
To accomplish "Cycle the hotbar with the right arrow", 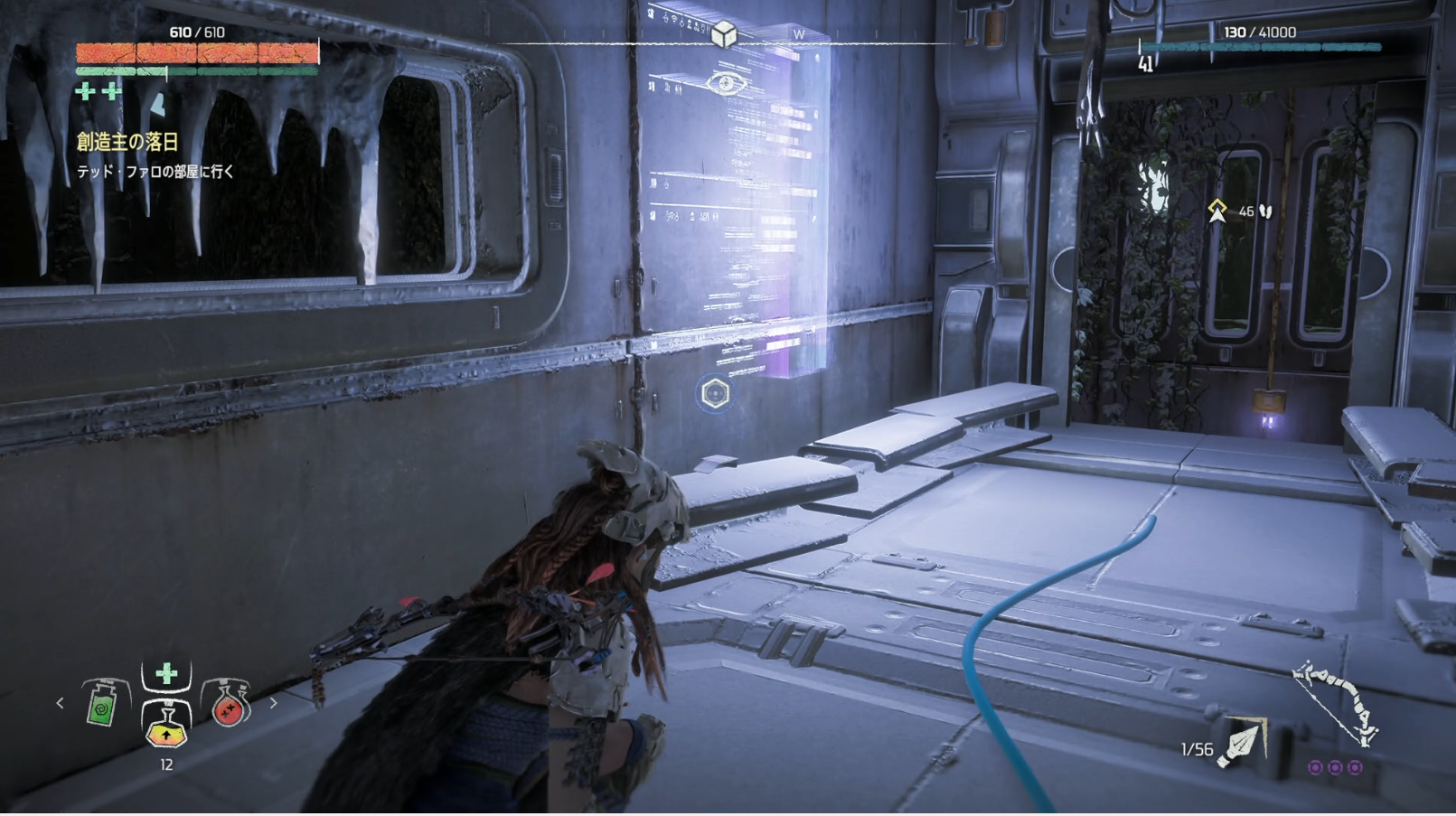I will [x=273, y=702].
